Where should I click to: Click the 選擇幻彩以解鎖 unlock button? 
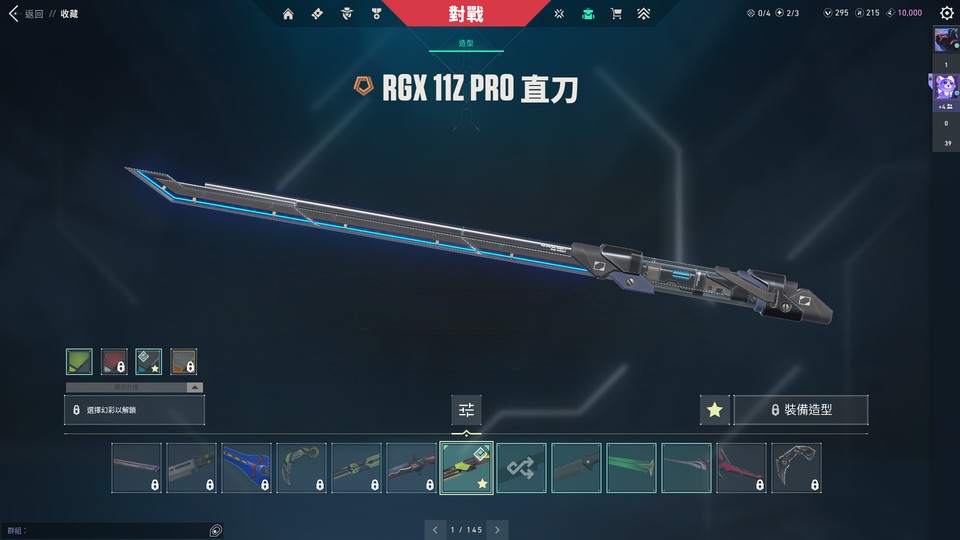coord(134,410)
